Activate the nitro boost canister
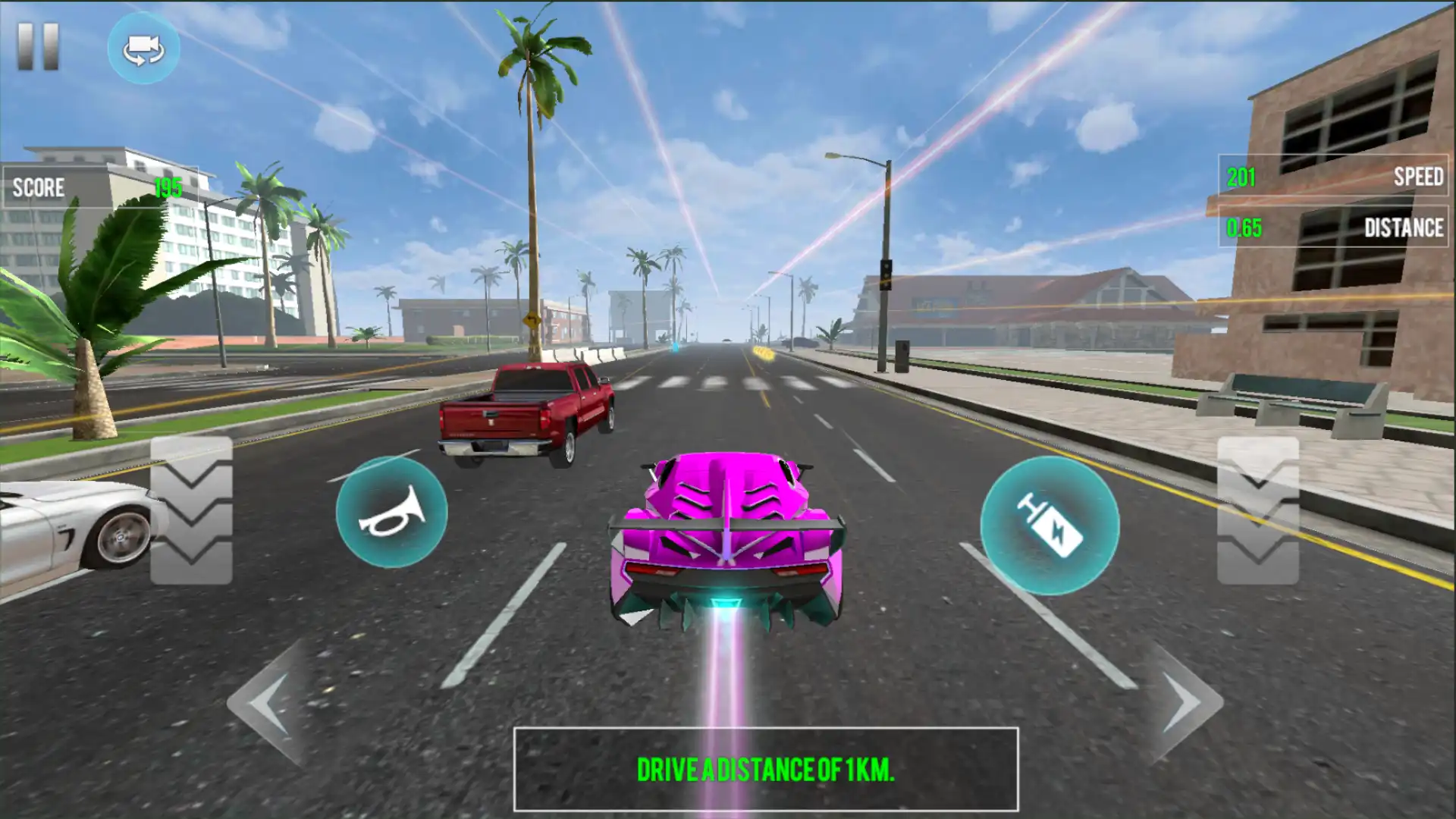 (1050, 526)
